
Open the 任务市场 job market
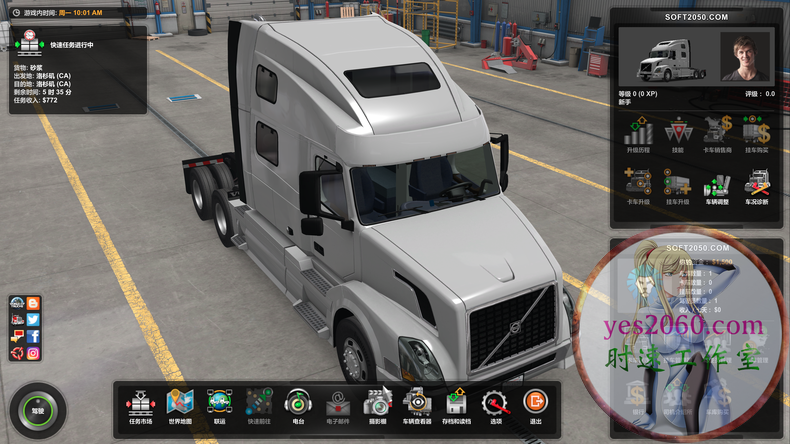(141, 404)
